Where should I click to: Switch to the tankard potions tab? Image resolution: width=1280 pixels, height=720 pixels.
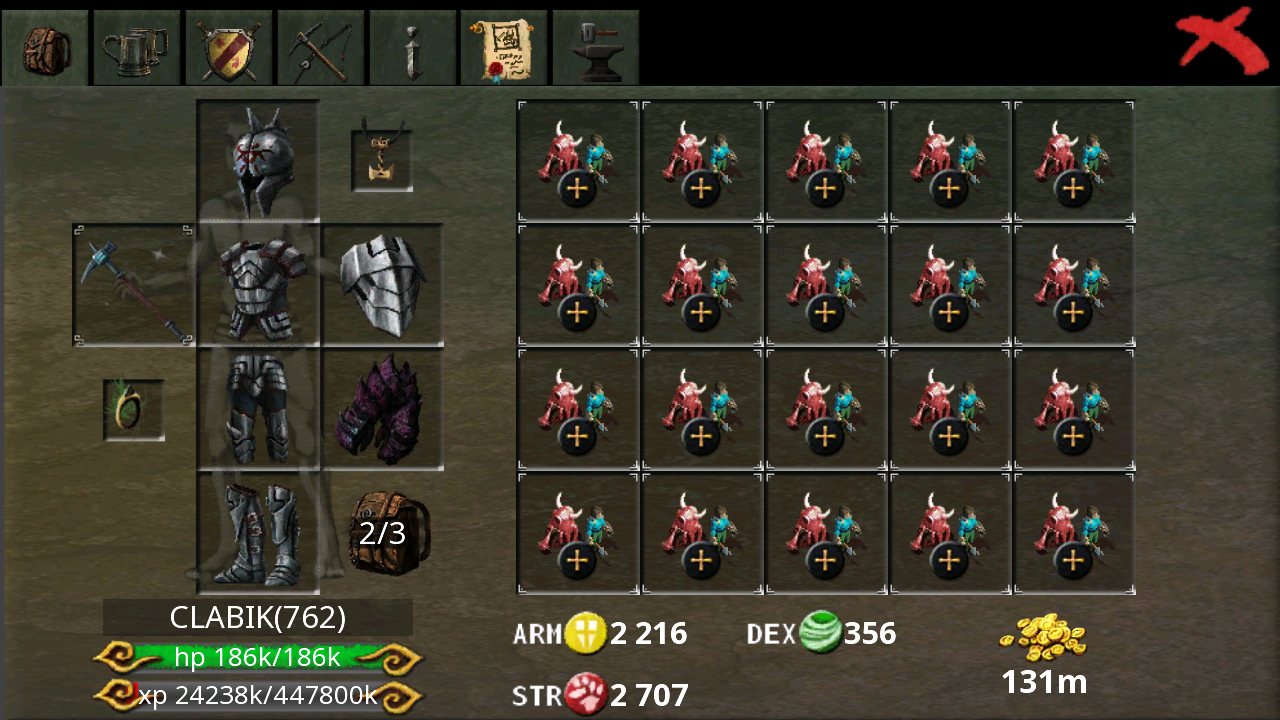pos(137,47)
